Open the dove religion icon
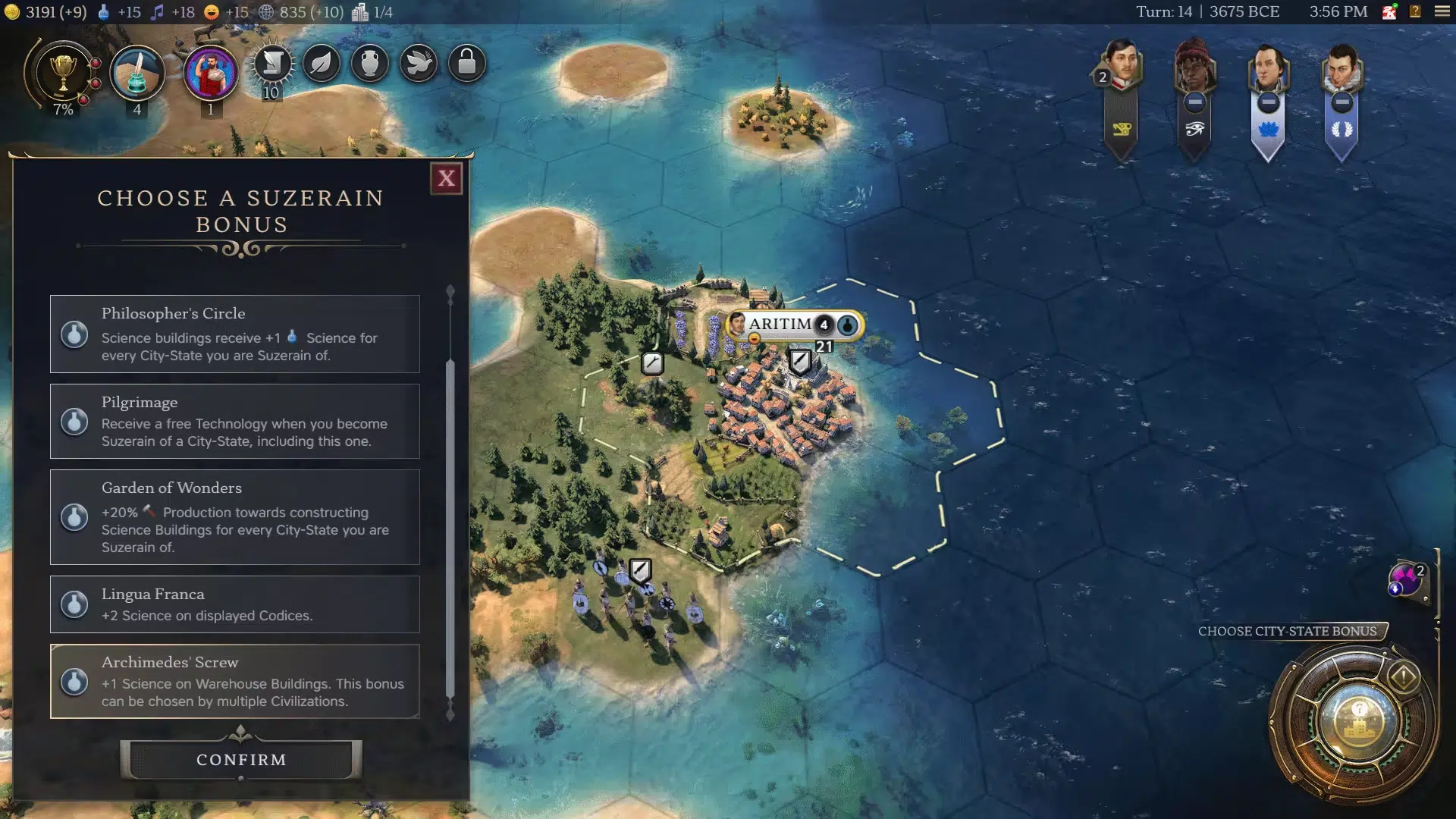 click(x=419, y=64)
